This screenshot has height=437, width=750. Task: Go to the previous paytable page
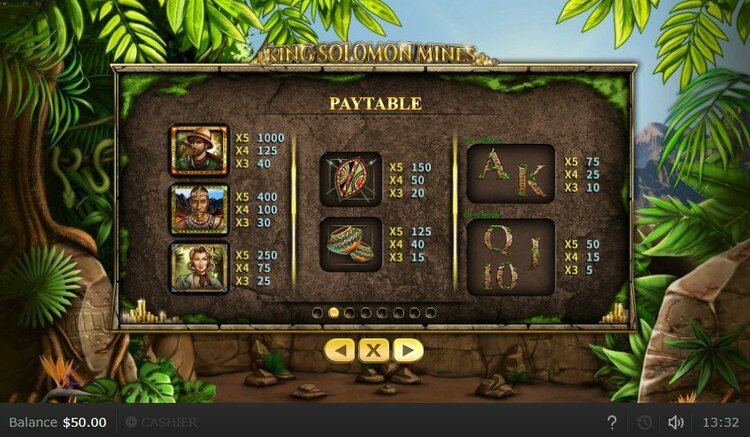[x=341, y=351]
